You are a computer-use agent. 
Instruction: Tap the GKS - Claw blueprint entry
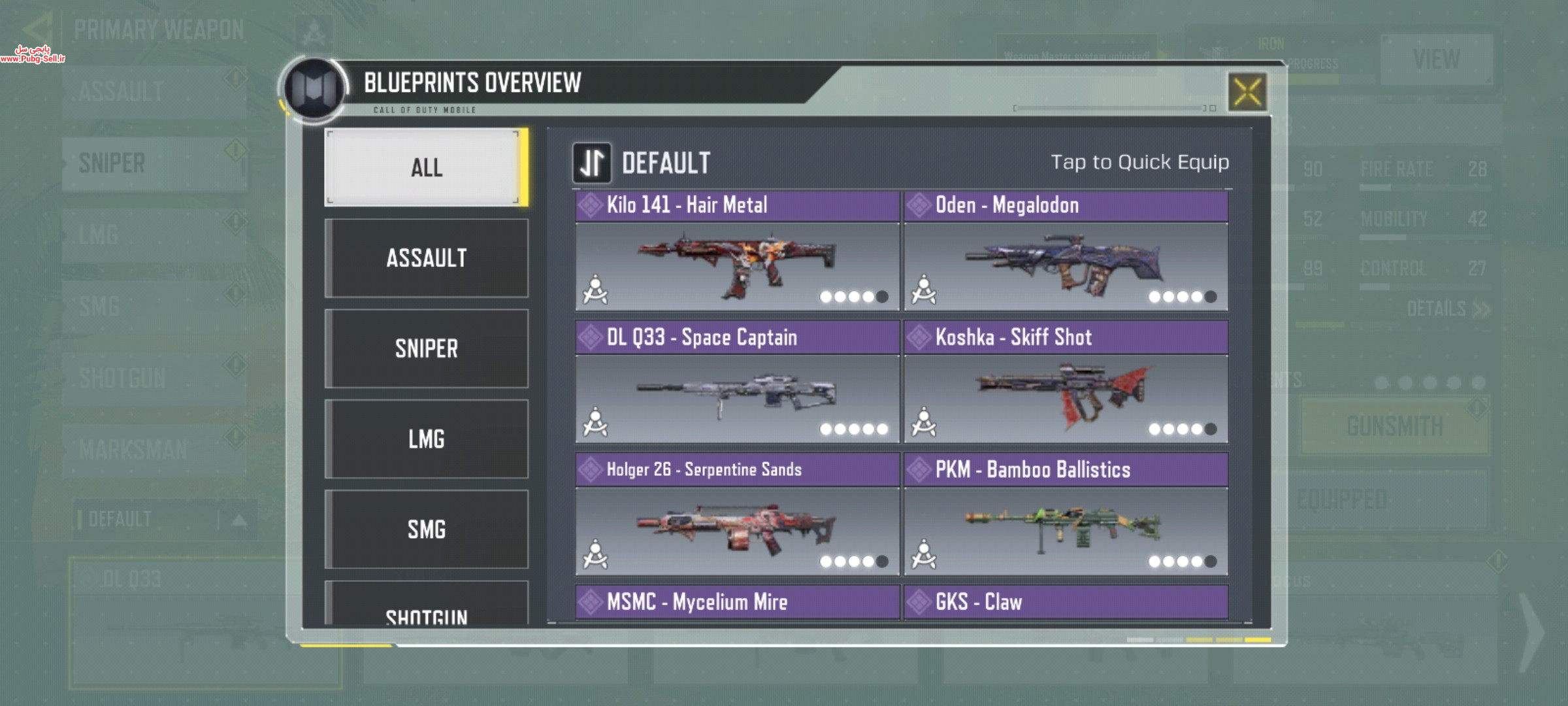pyautogui.click(x=1066, y=601)
